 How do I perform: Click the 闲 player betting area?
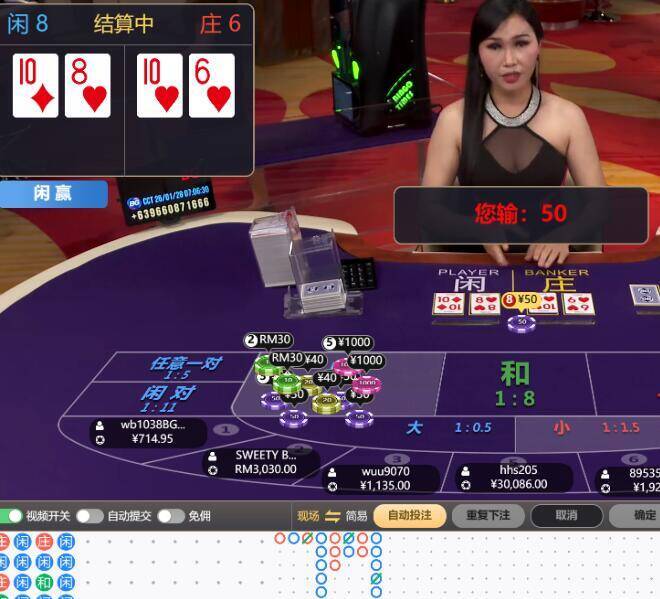(469, 286)
